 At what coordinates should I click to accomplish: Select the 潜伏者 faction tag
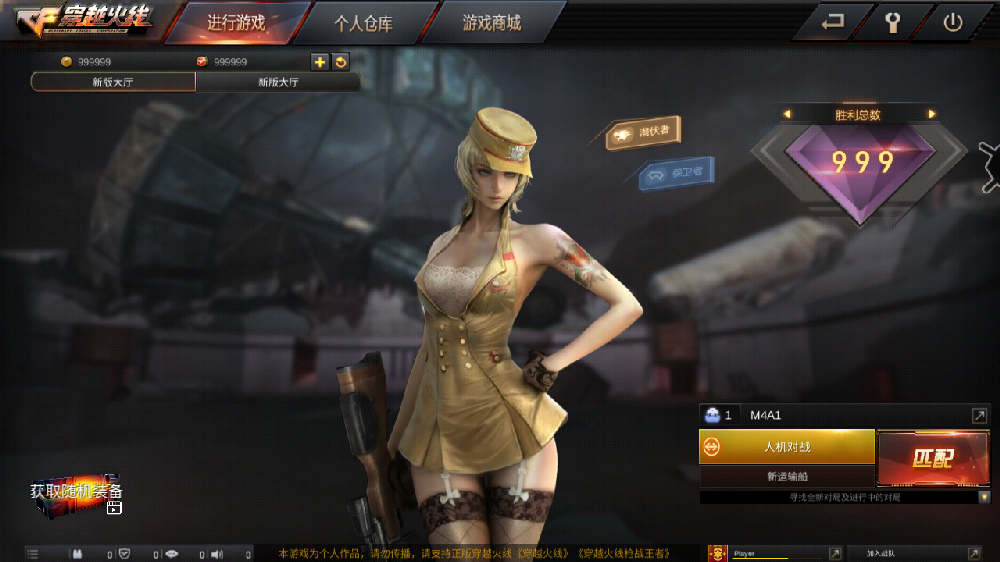(x=645, y=133)
